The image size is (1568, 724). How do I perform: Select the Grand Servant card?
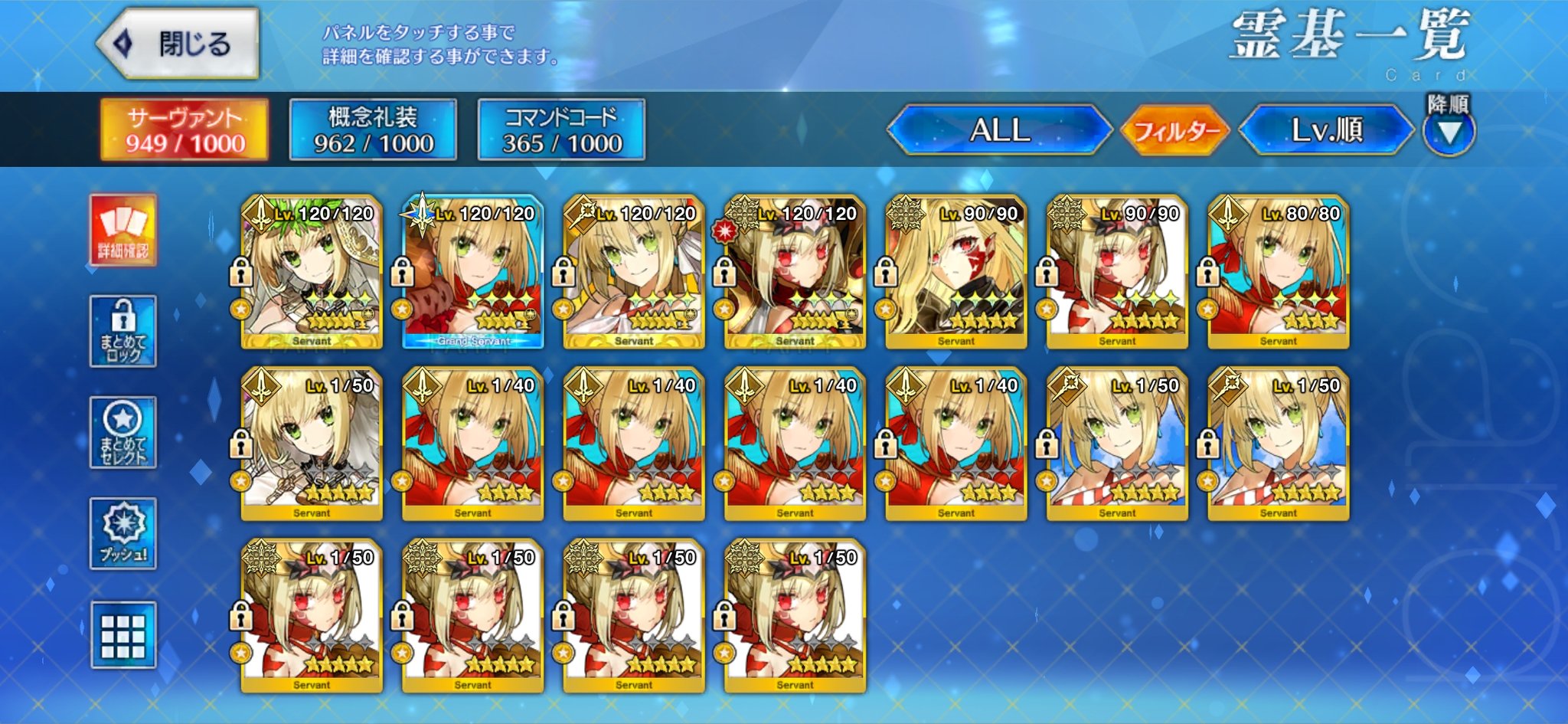point(473,272)
